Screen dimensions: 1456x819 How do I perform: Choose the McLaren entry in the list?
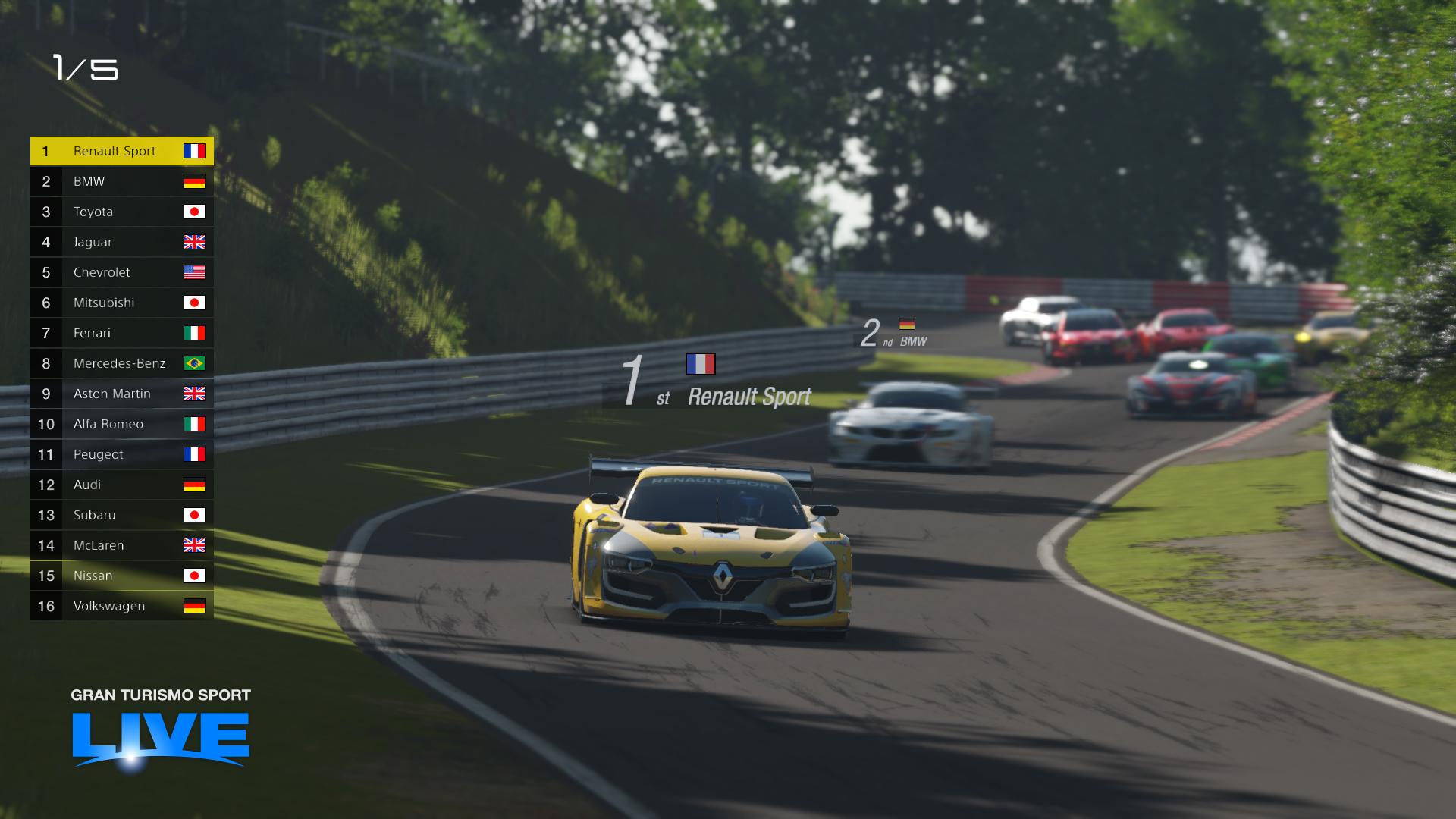[x=121, y=545]
